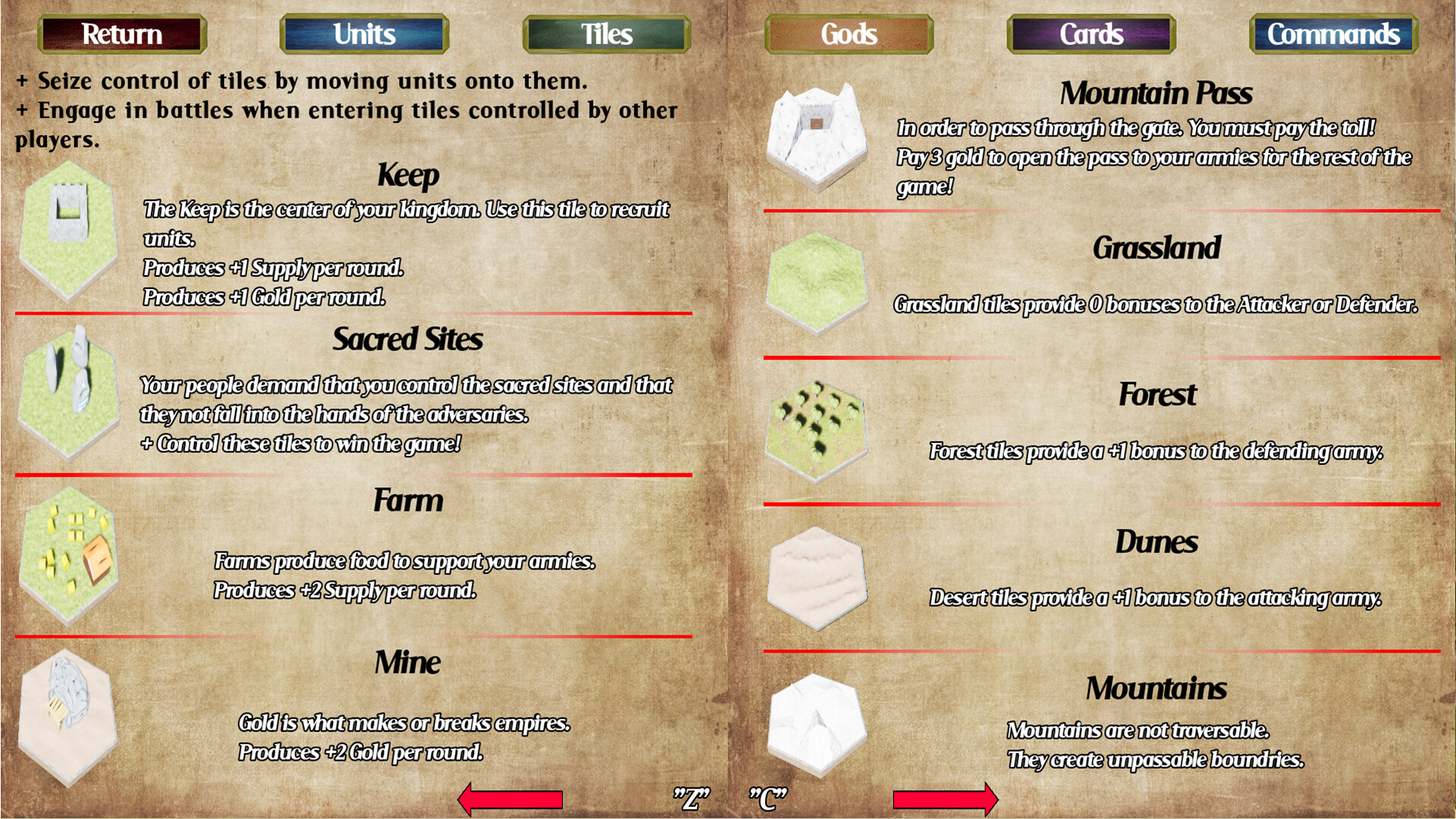Click the "C" shortcut label
Image resolution: width=1456 pixels, height=819 pixels.
coord(768,796)
